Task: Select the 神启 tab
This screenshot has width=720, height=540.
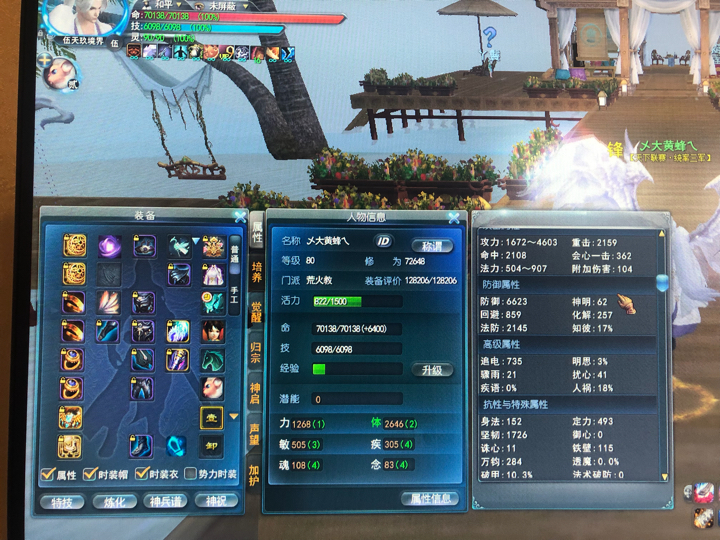Action: pos(257,390)
